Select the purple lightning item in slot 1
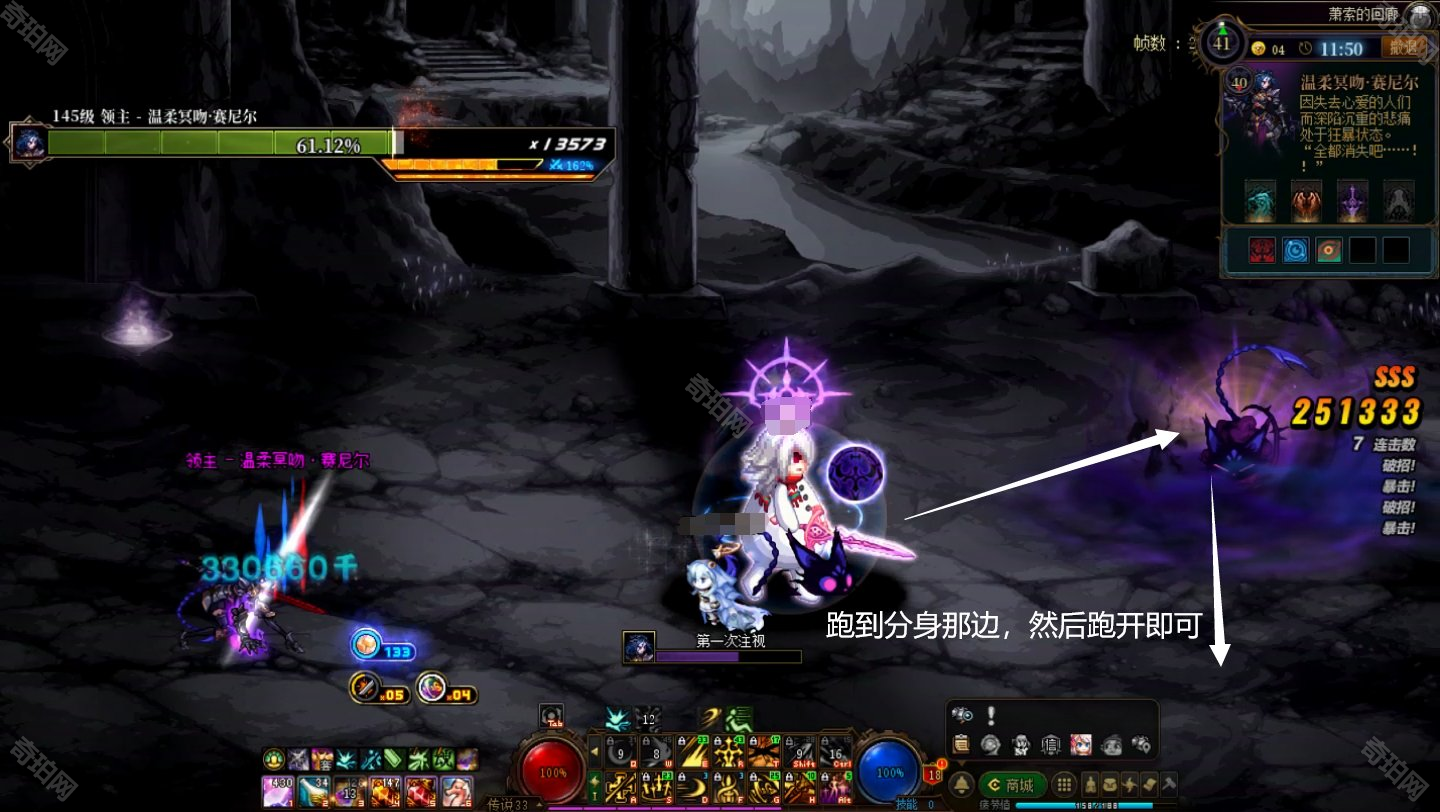 pos(277,791)
